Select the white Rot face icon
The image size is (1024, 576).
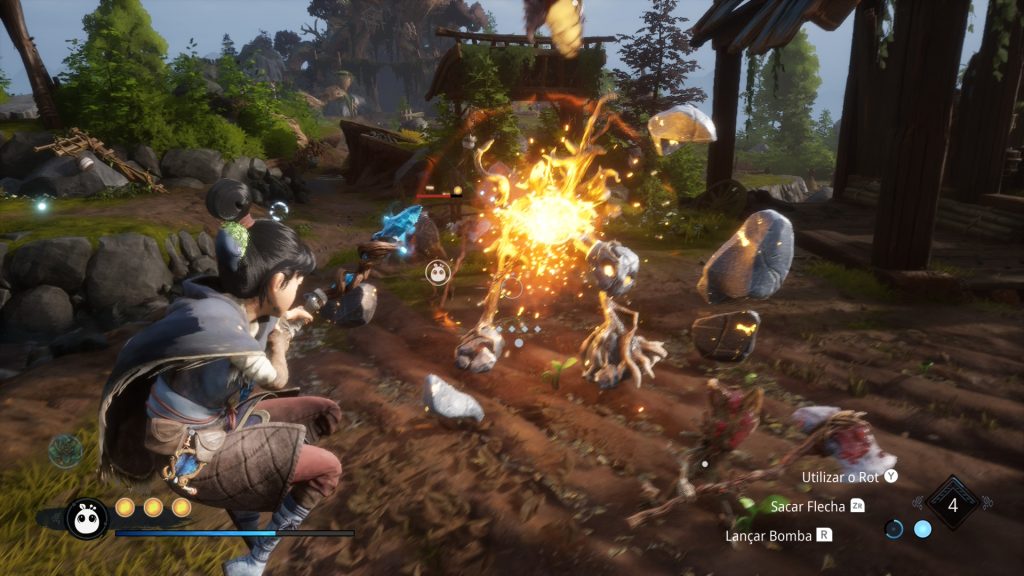click(86, 517)
